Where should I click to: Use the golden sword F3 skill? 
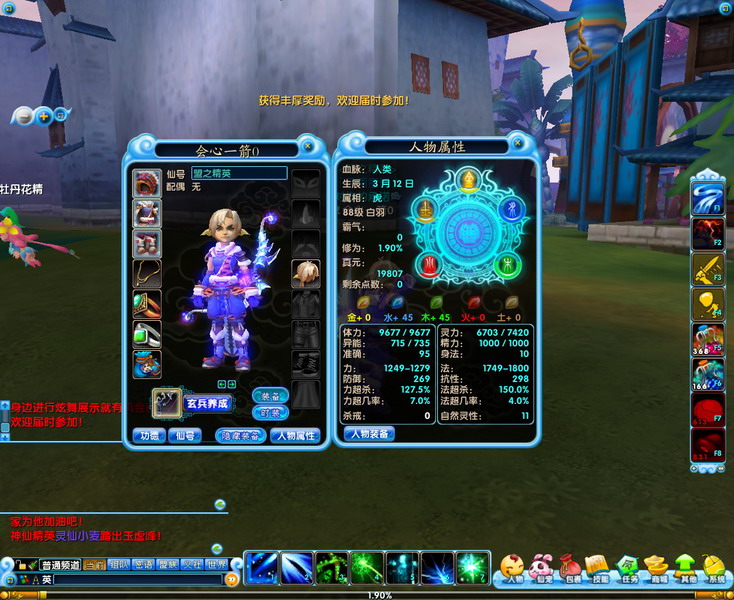click(707, 268)
